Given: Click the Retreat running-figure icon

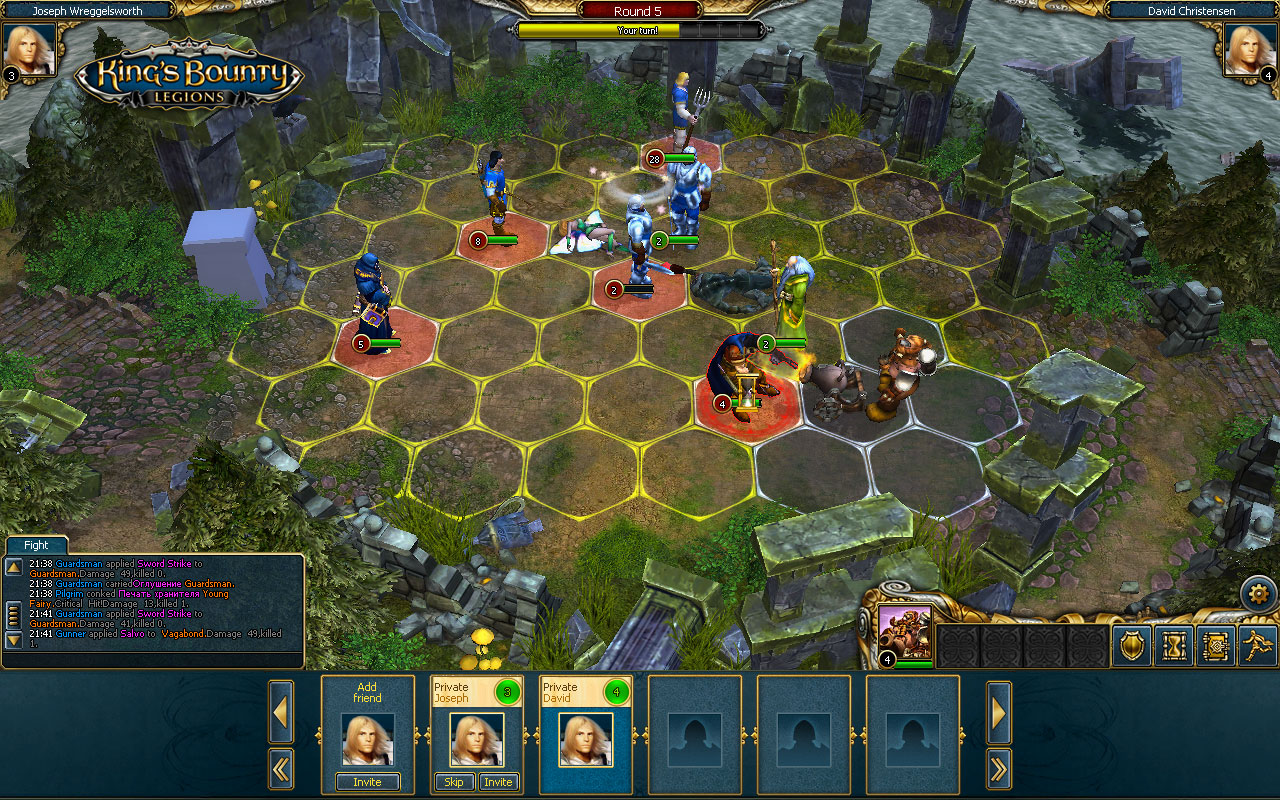Looking at the screenshot, I should click(x=1258, y=647).
